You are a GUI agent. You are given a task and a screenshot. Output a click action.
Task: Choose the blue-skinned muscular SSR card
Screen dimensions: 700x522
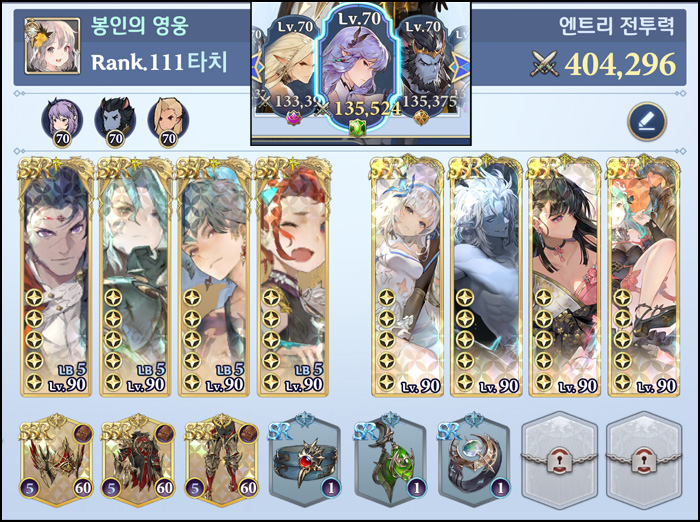point(486,277)
